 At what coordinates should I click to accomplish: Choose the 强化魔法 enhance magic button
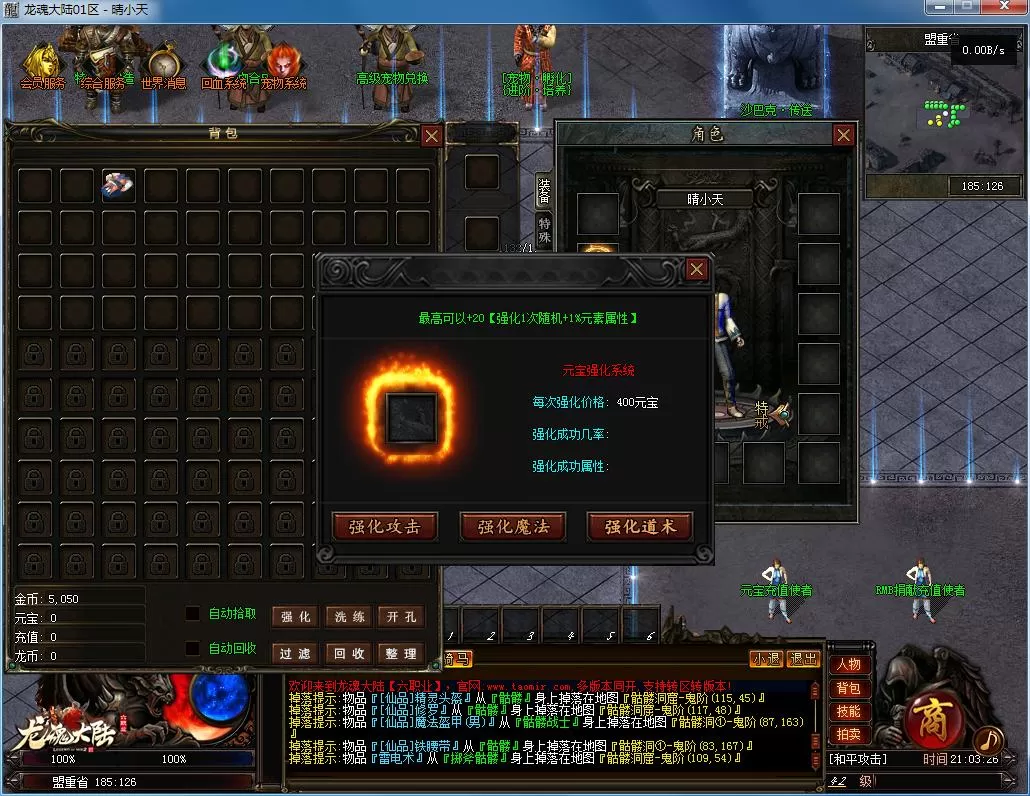pos(512,527)
